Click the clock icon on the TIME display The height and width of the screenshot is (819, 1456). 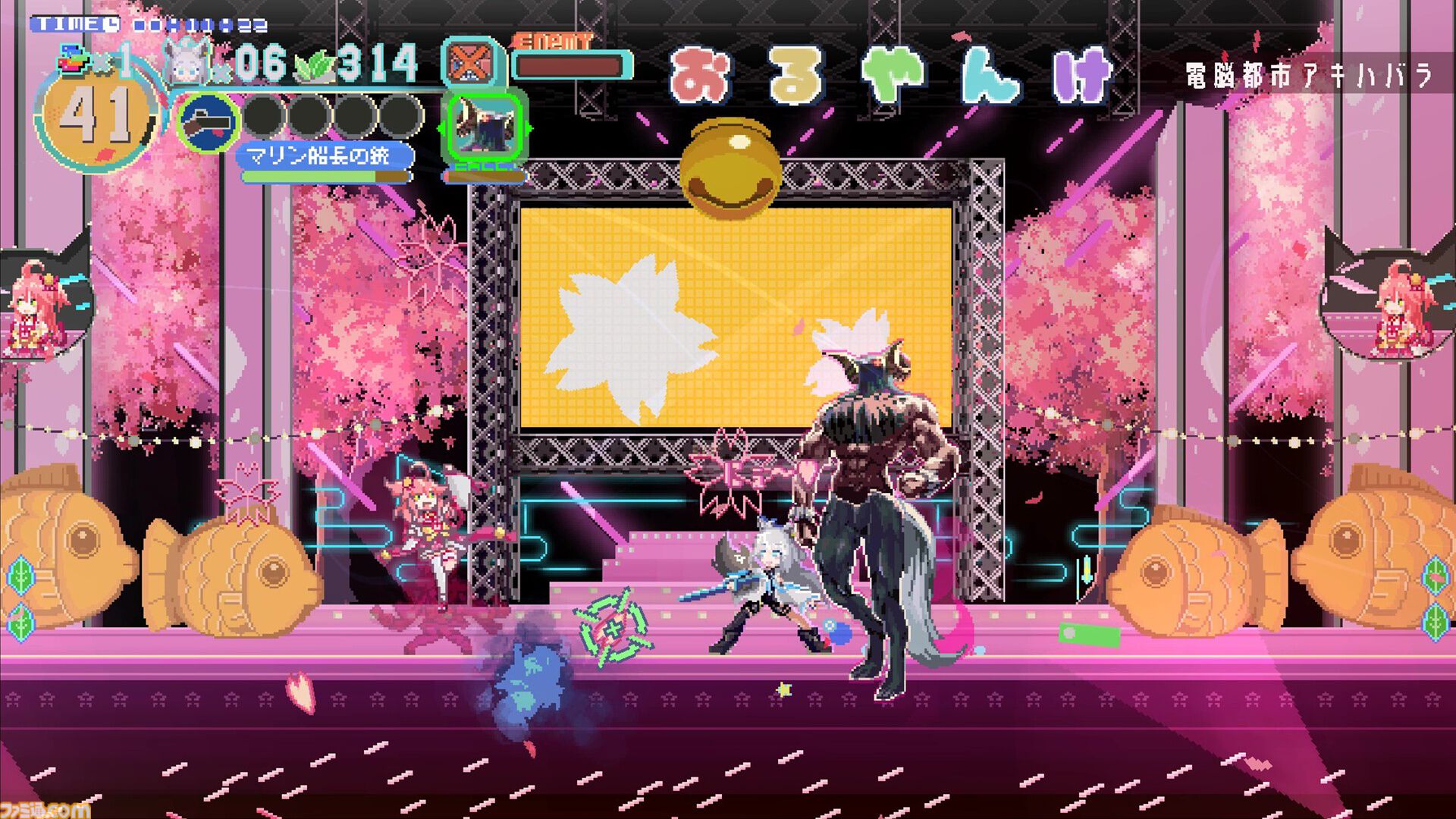(x=111, y=23)
